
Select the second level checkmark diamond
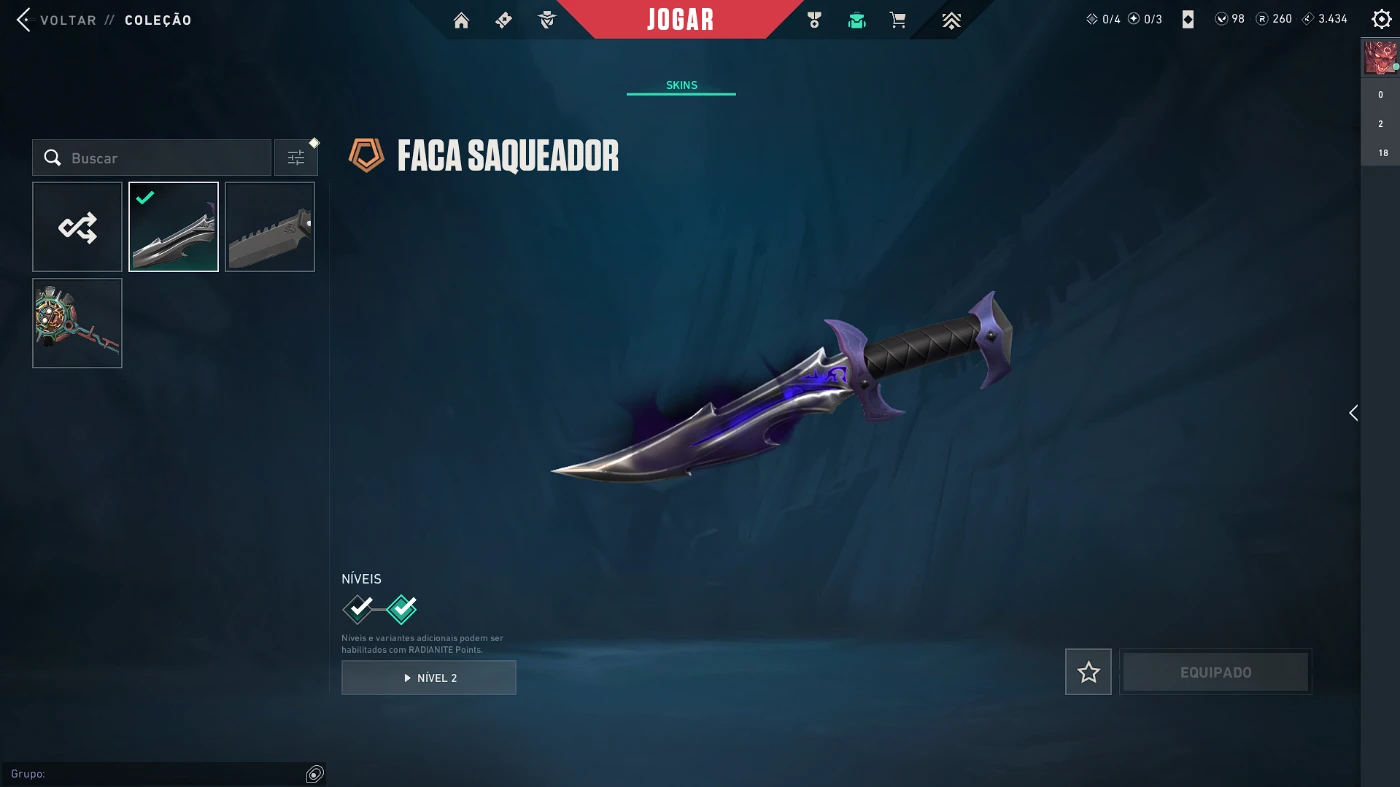[x=401, y=608]
